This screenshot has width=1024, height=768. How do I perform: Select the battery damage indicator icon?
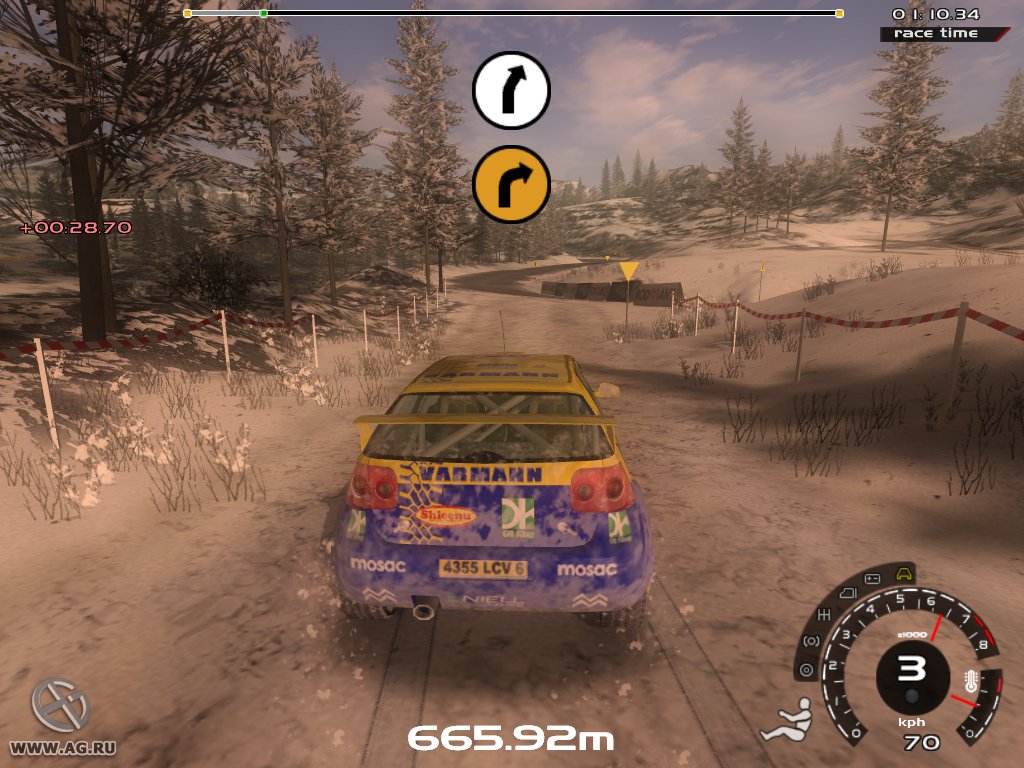click(x=871, y=579)
